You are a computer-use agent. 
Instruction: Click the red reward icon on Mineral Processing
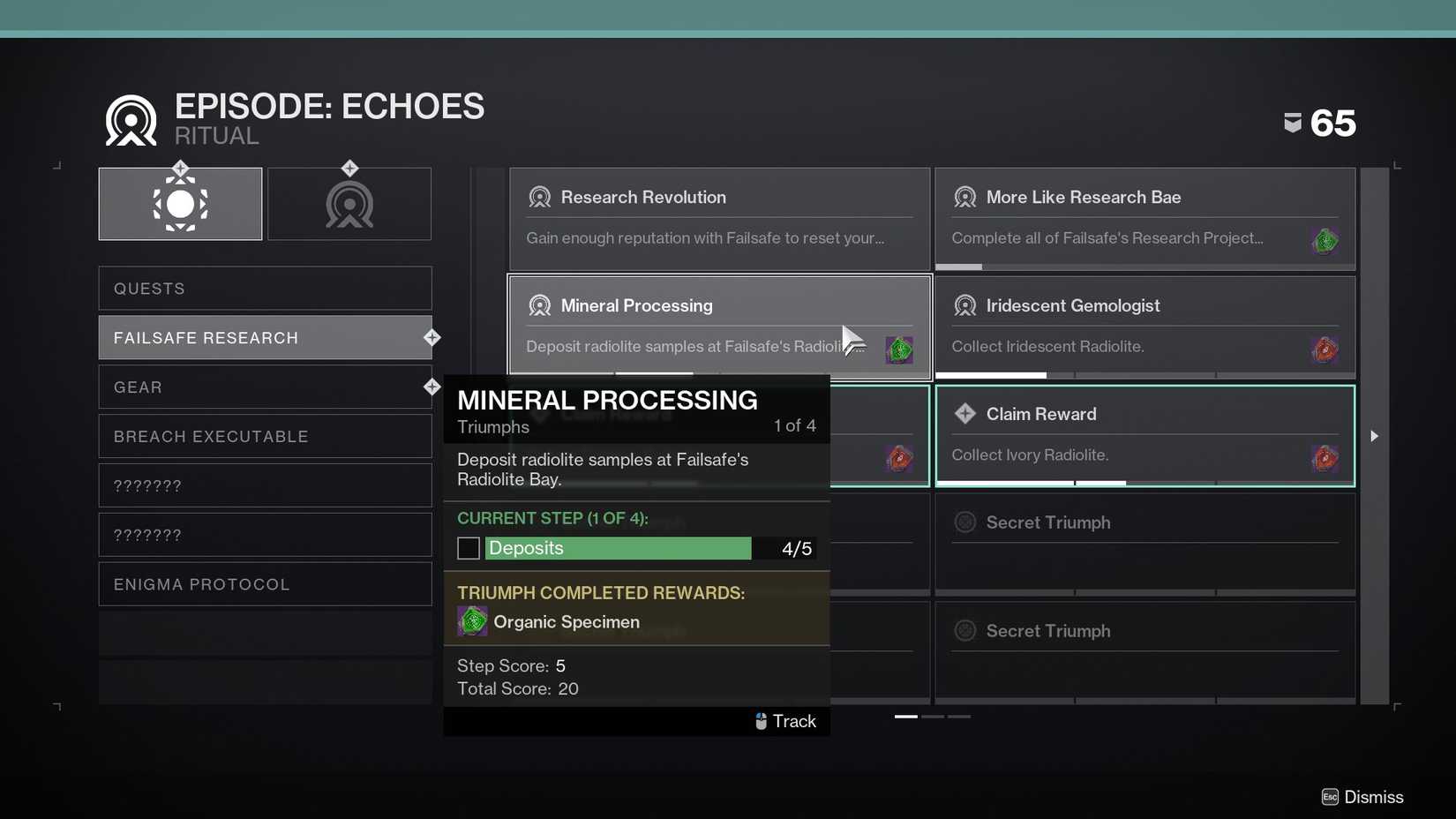tap(898, 349)
